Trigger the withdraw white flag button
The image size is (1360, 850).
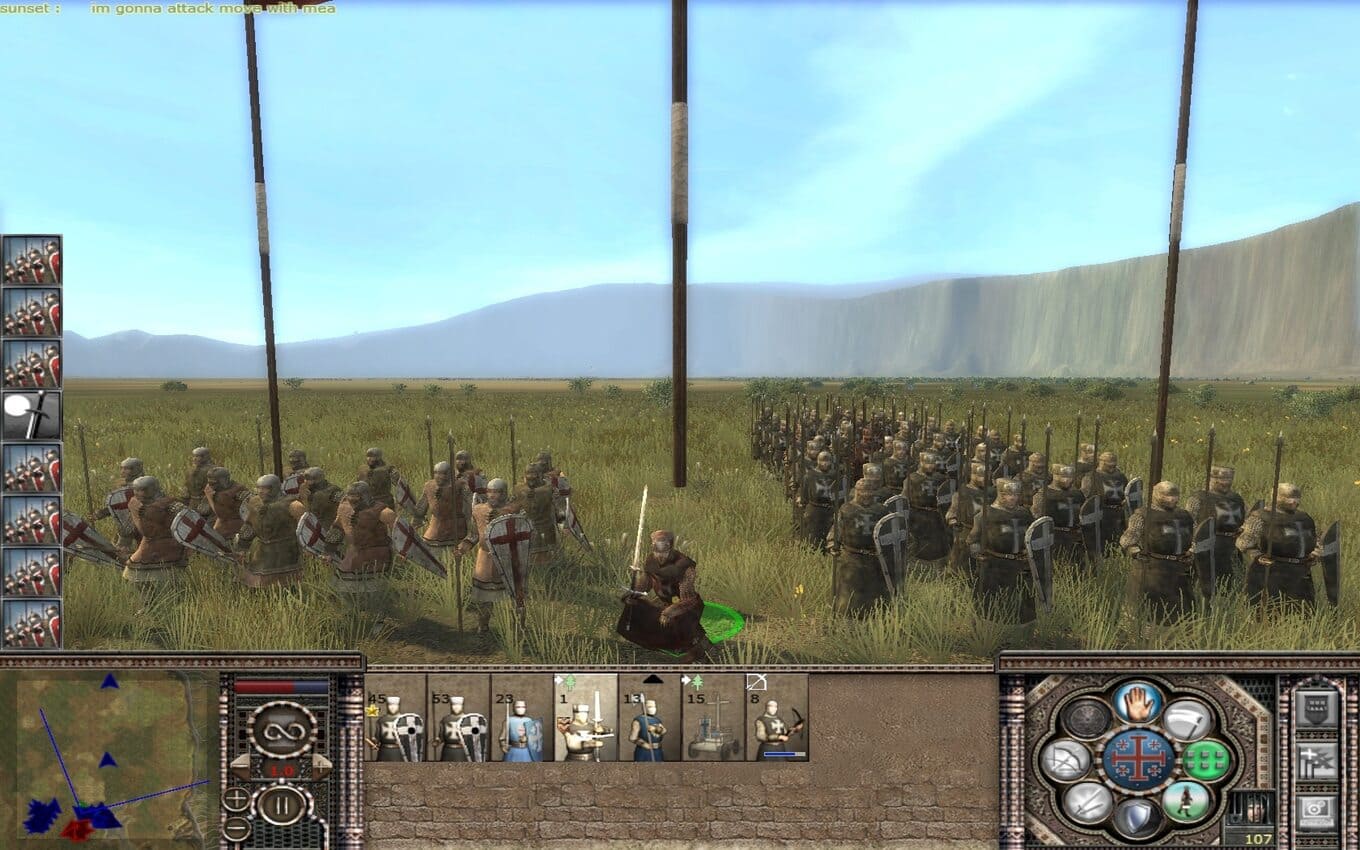click(1188, 720)
